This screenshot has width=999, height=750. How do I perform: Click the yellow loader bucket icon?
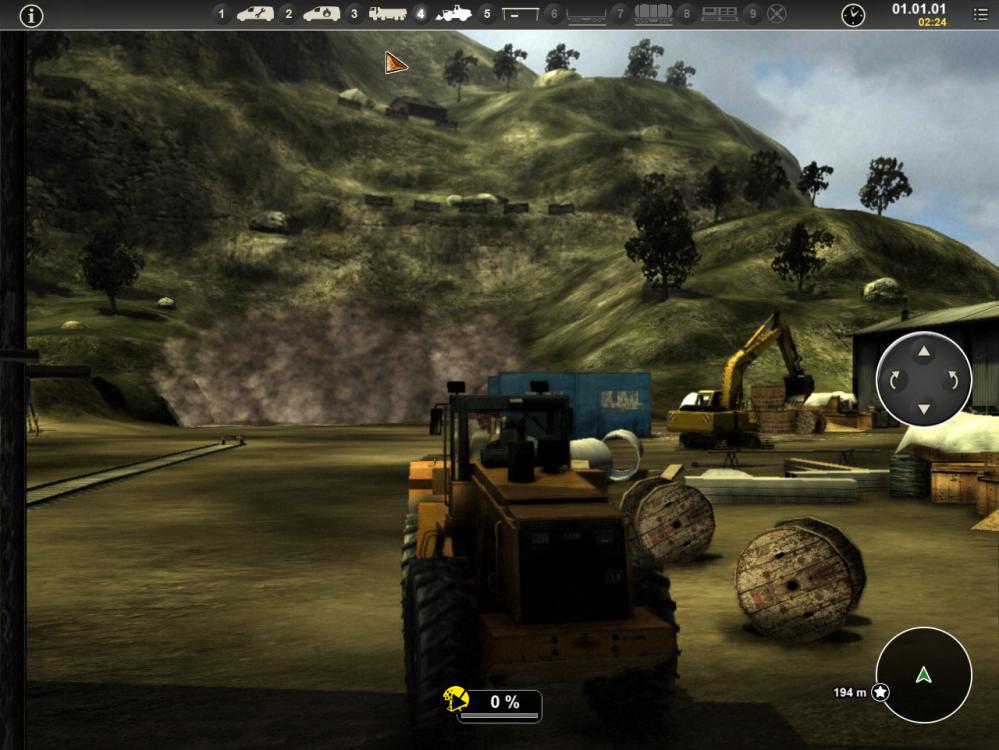(x=457, y=700)
